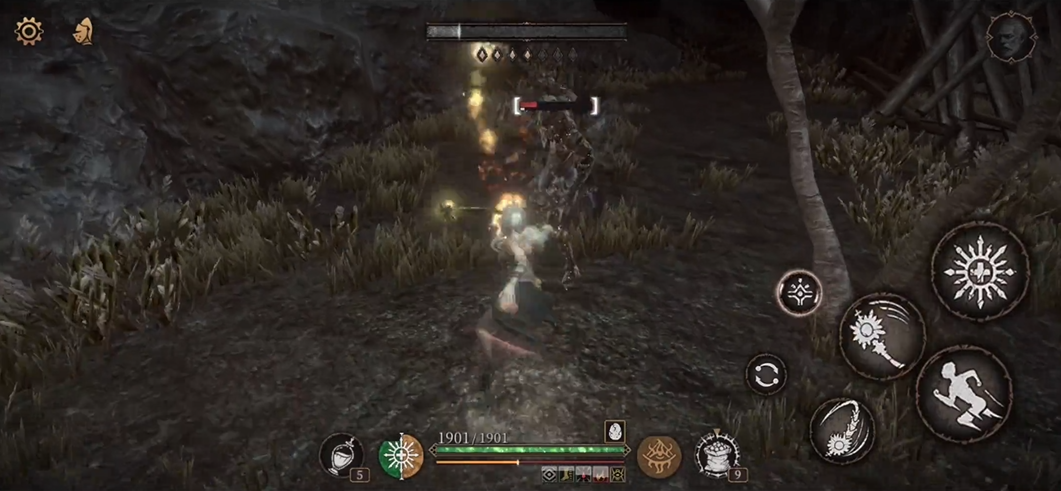Use the sweeping mace heavy attack

click(x=841, y=430)
